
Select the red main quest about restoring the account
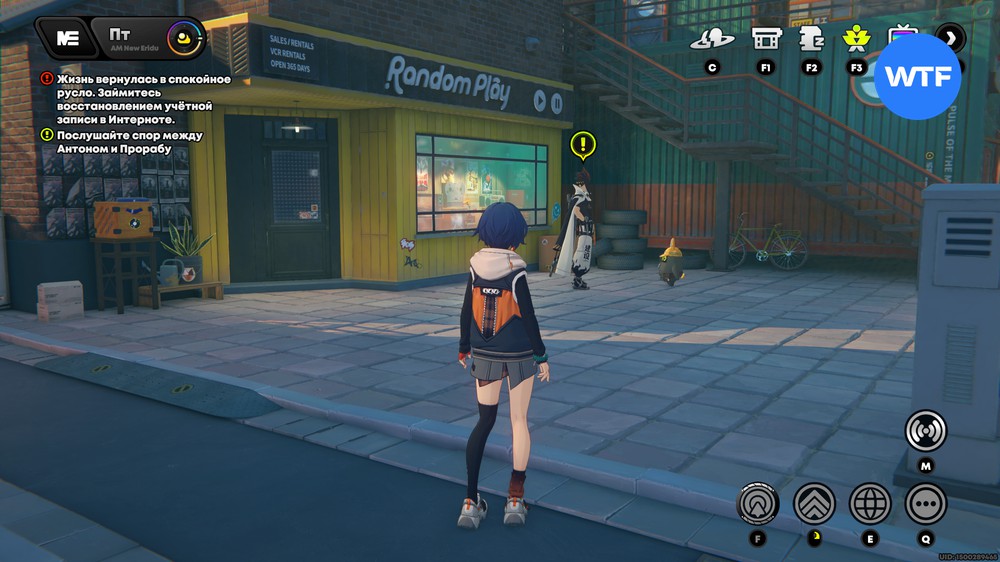pyautogui.click(x=144, y=100)
